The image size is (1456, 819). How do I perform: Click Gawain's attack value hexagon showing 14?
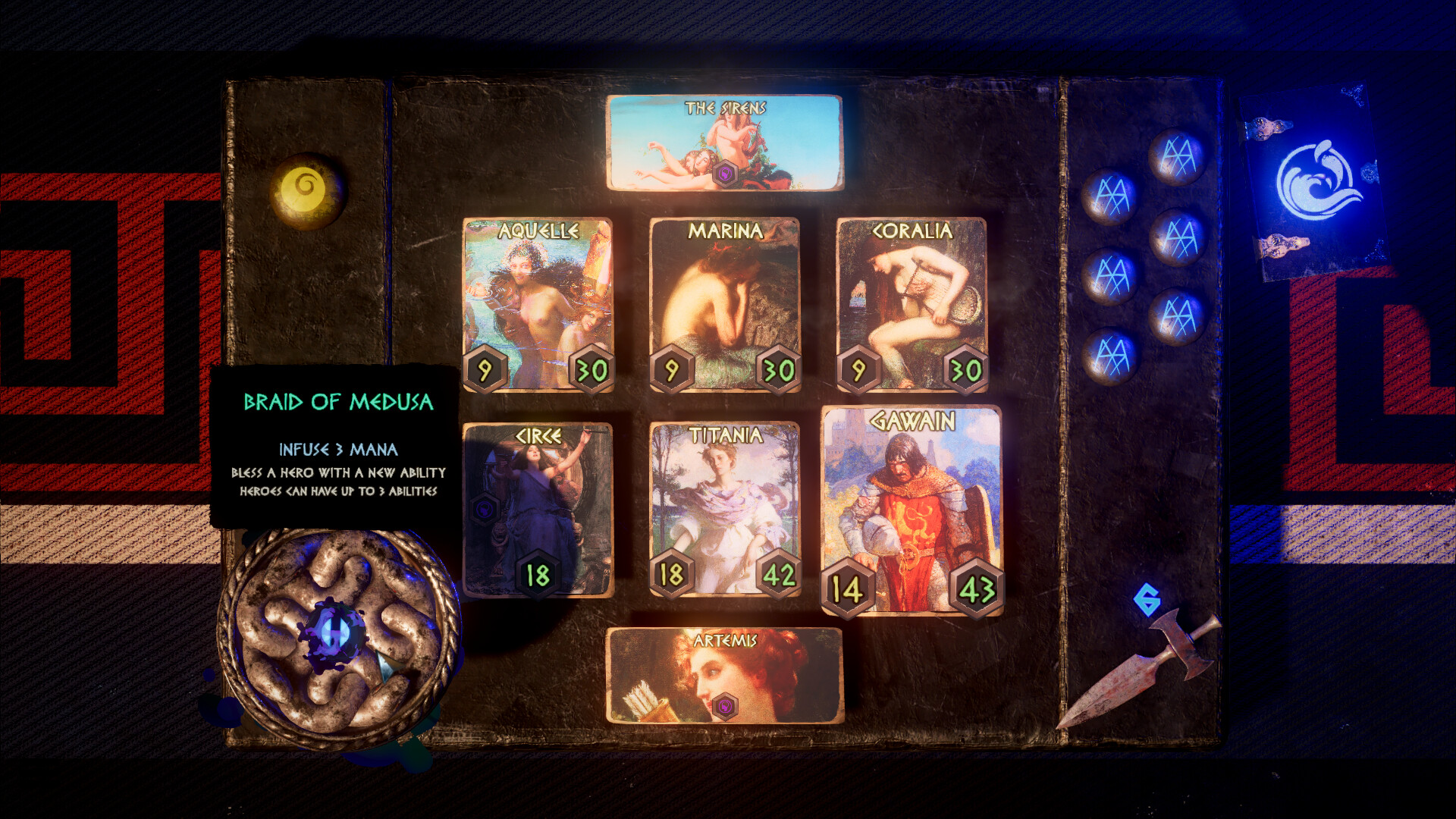point(847,586)
